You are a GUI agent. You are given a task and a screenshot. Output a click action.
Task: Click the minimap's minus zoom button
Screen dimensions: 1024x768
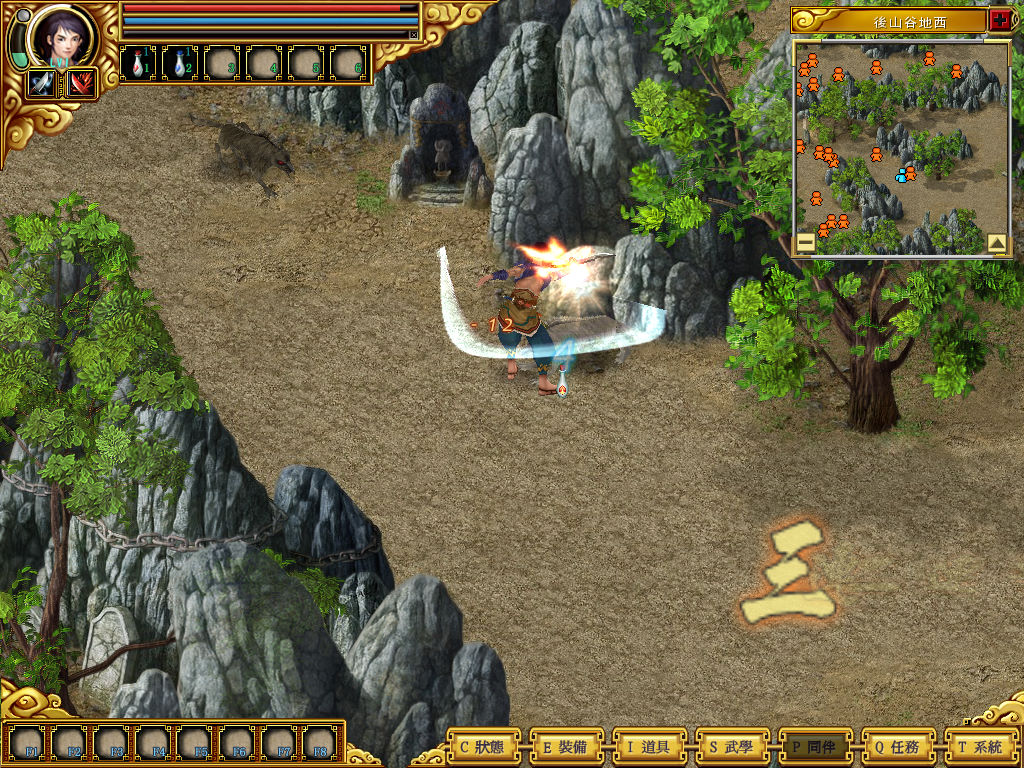(x=805, y=242)
